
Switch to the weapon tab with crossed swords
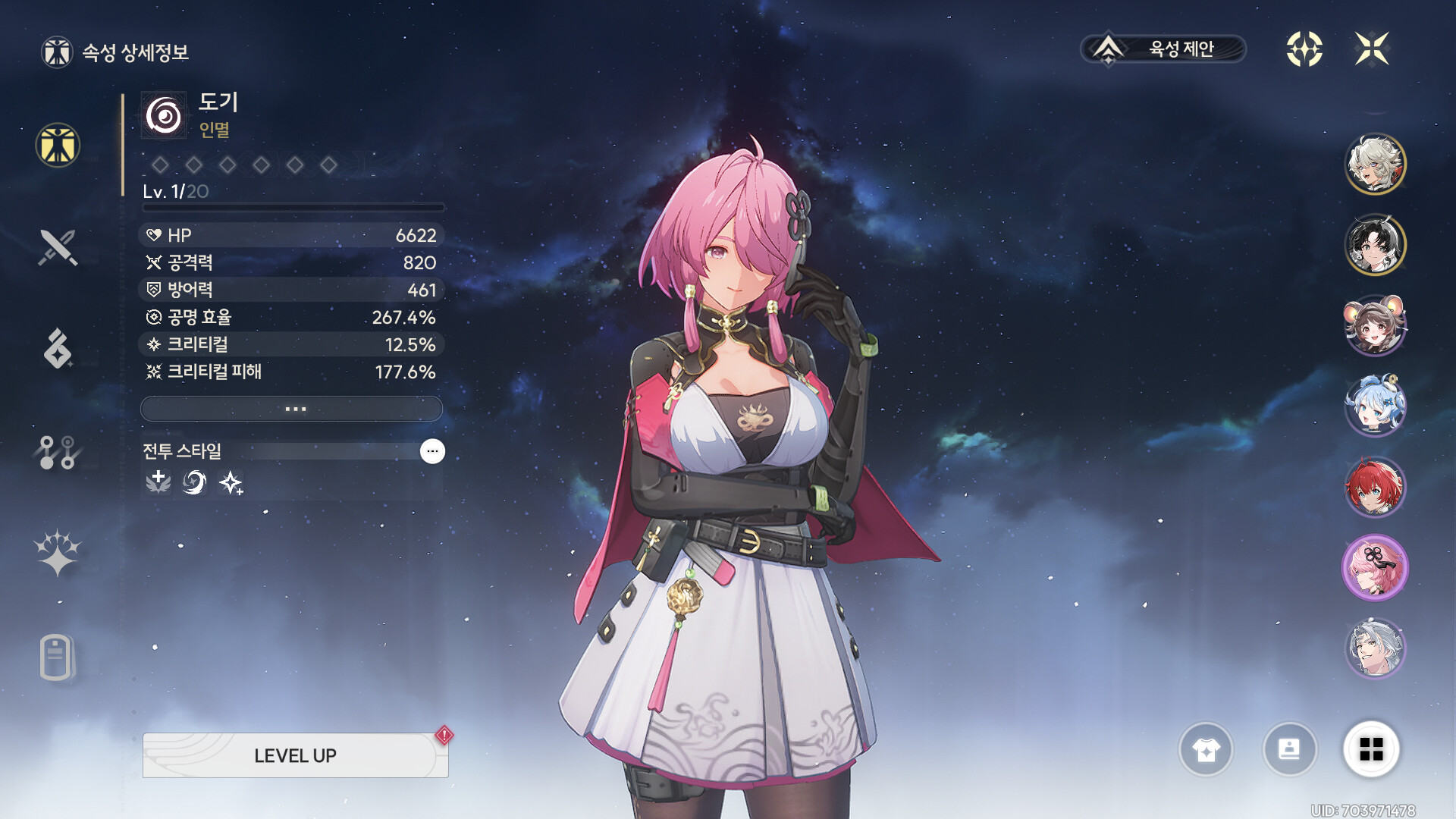(x=58, y=247)
